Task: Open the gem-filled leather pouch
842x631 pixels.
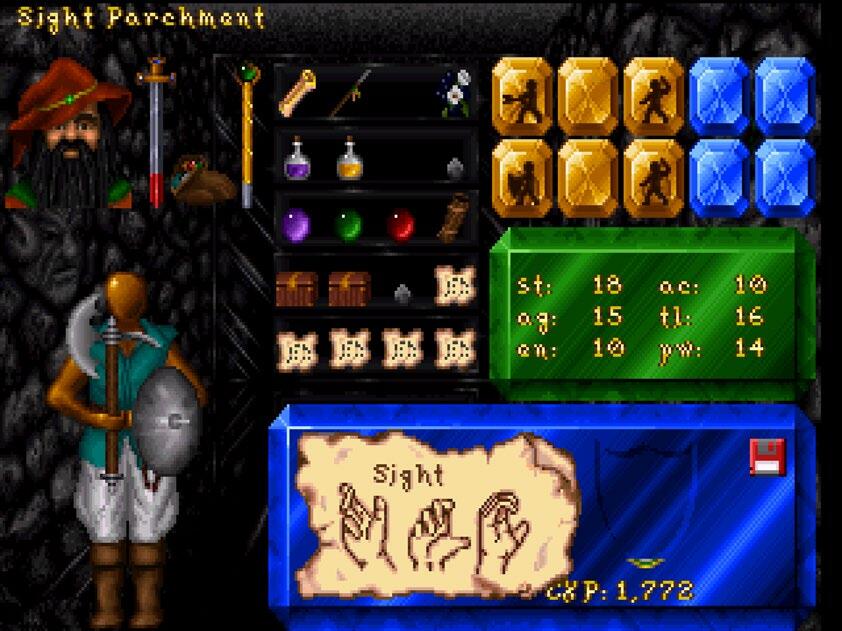Action: click(204, 179)
